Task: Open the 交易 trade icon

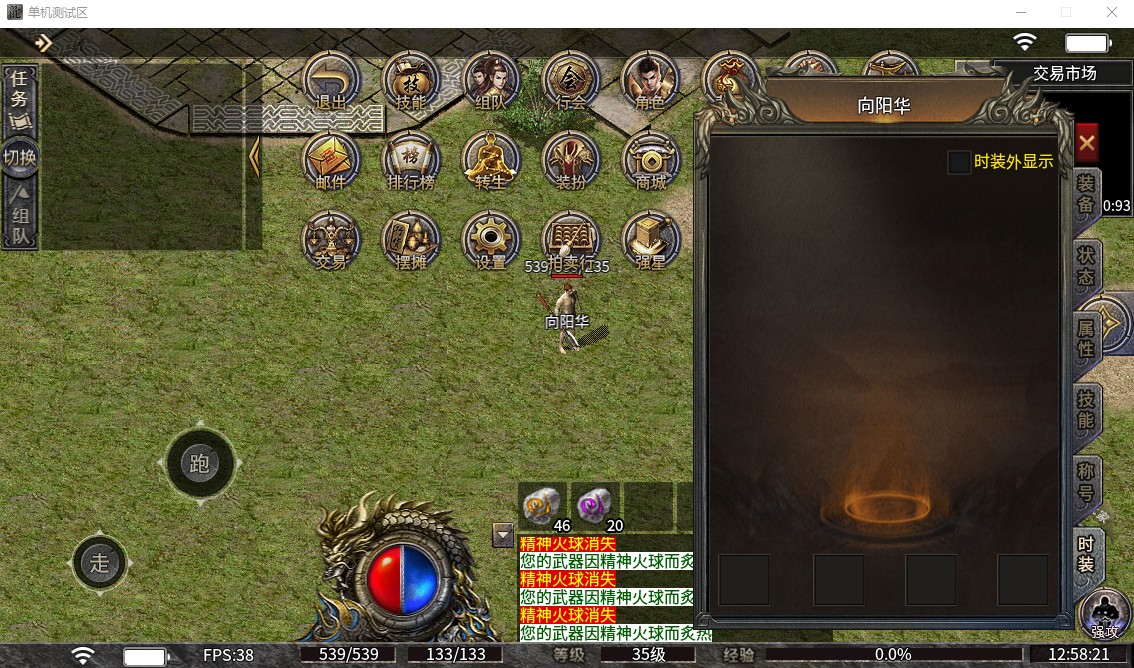Action: point(331,240)
